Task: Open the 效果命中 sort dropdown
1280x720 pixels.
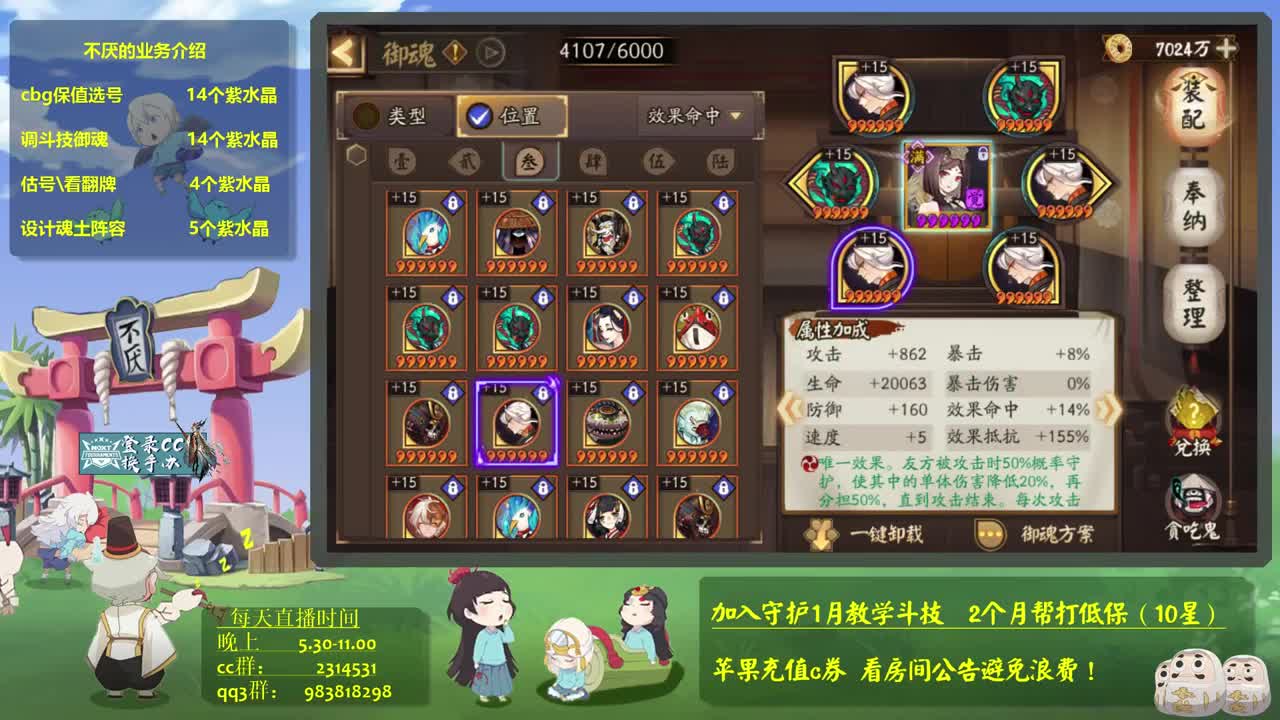Action: point(688,114)
